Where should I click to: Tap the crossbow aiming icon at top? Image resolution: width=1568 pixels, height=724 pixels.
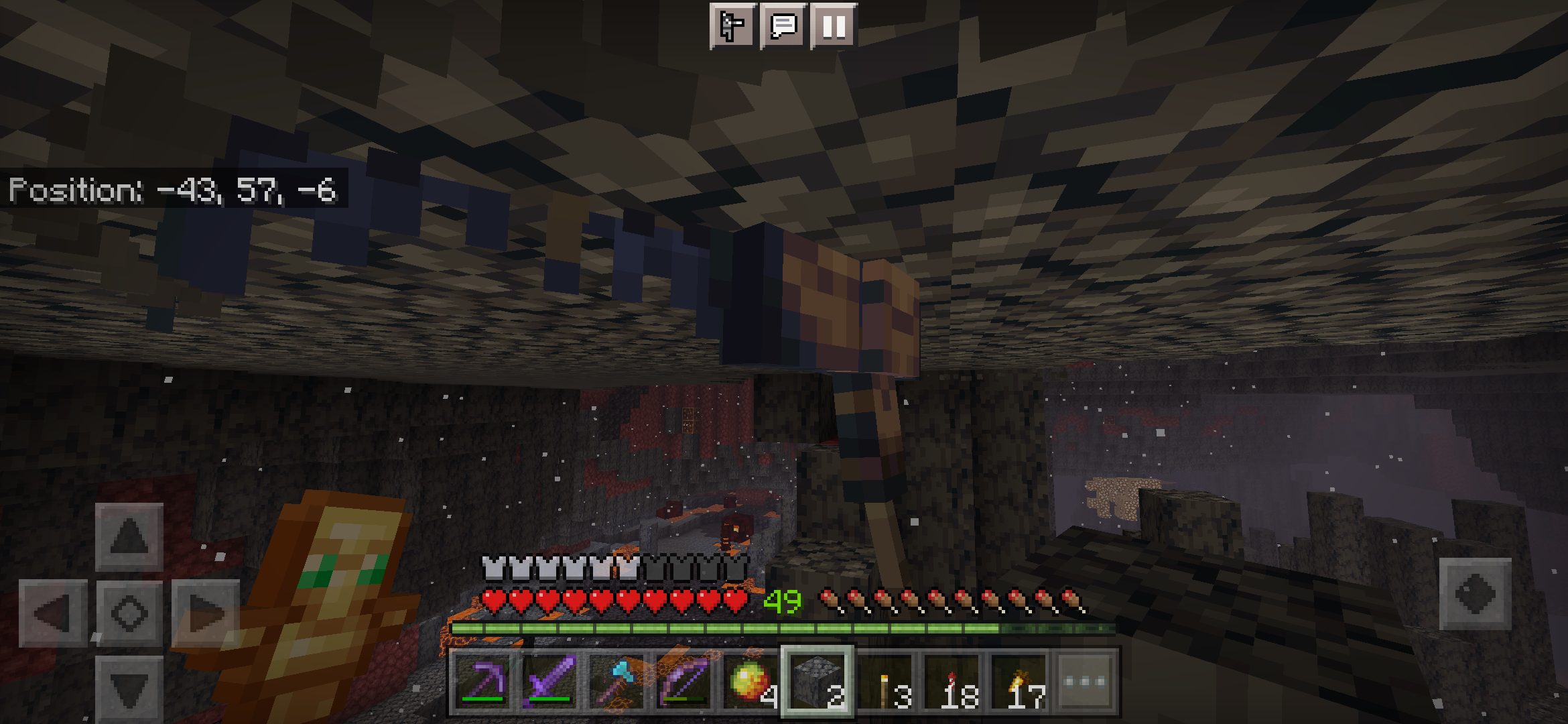[x=734, y=25]
